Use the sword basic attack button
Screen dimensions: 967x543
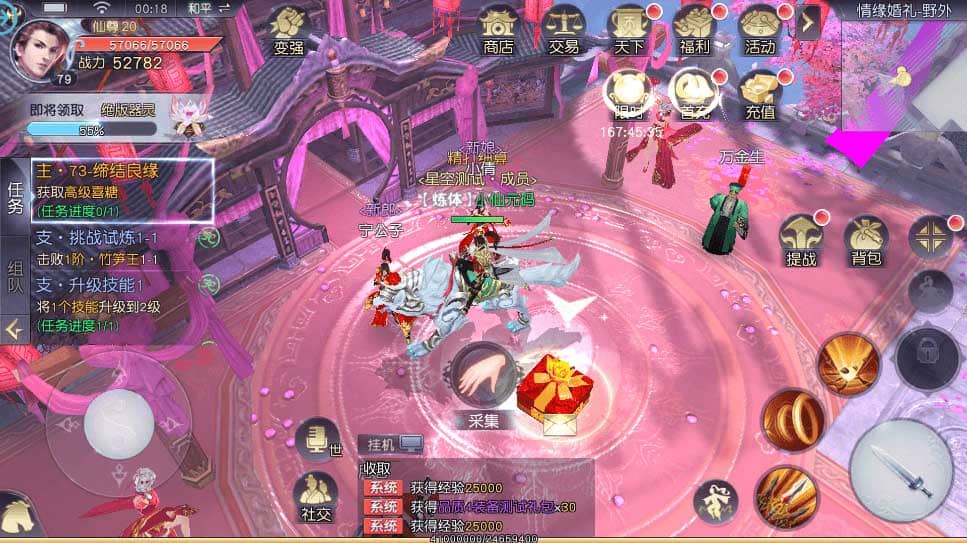click(900, 470)
